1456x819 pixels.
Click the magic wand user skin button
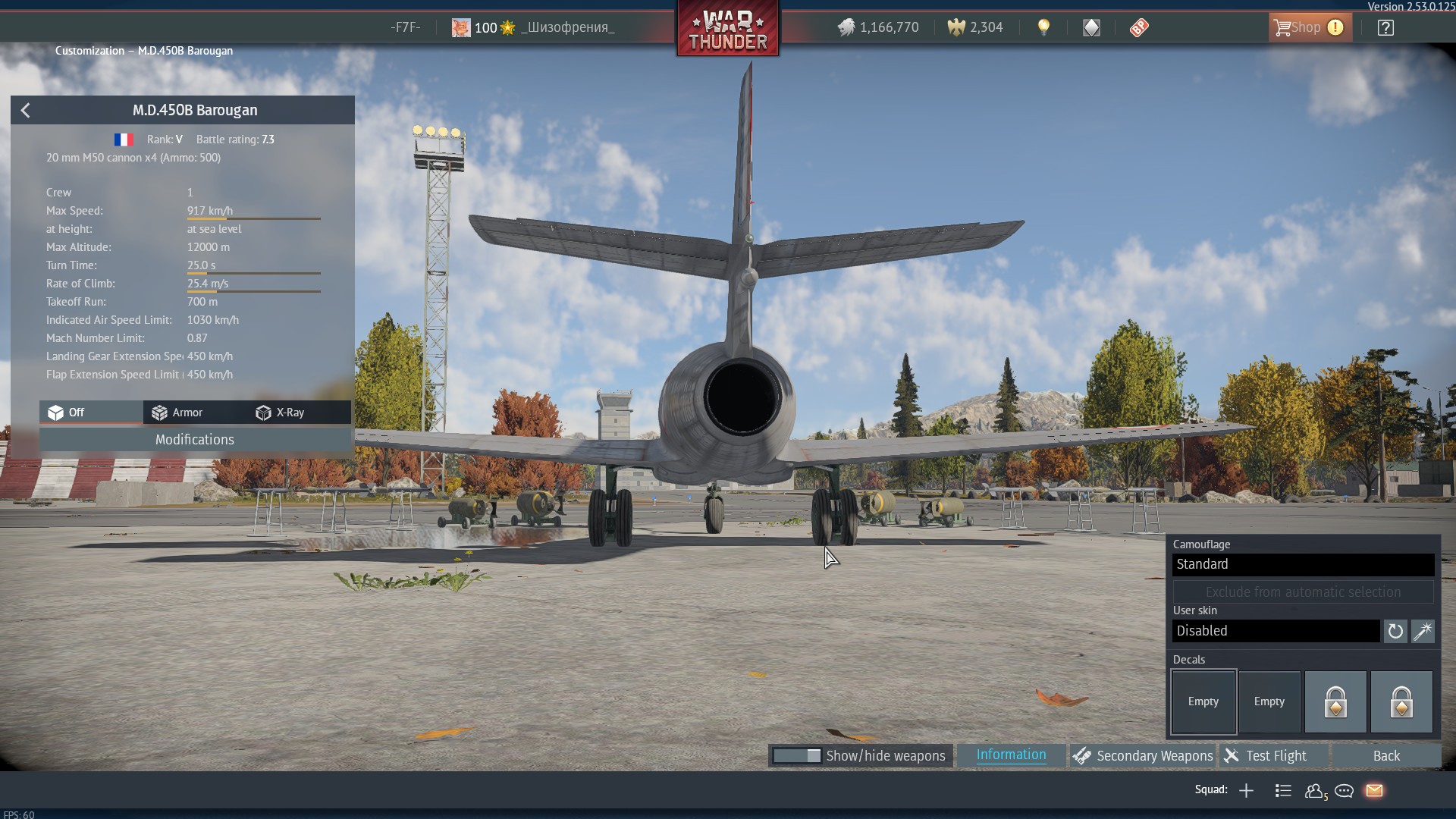tap(1423, 631)
